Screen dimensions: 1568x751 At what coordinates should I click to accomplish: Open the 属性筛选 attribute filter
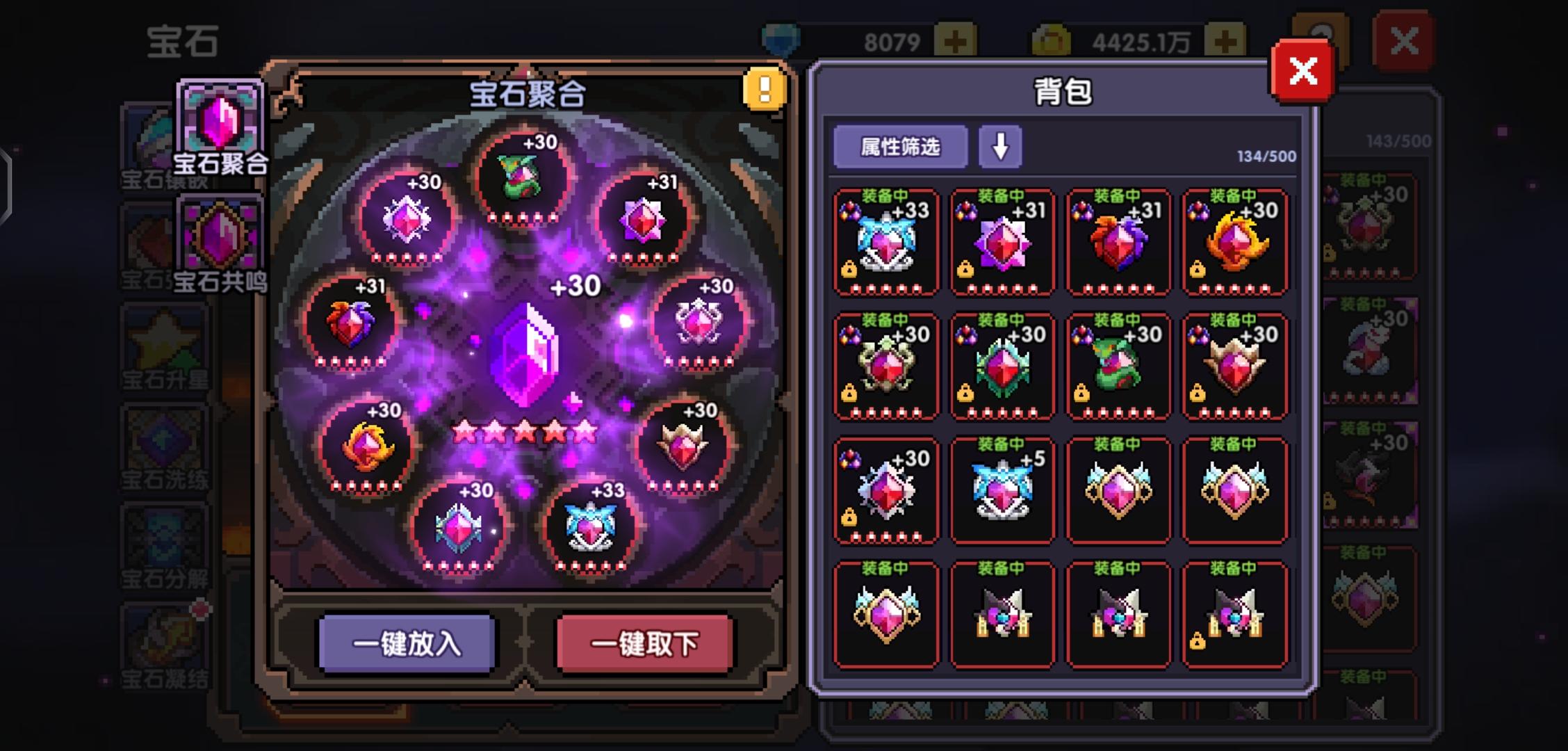tap(901, 147)
